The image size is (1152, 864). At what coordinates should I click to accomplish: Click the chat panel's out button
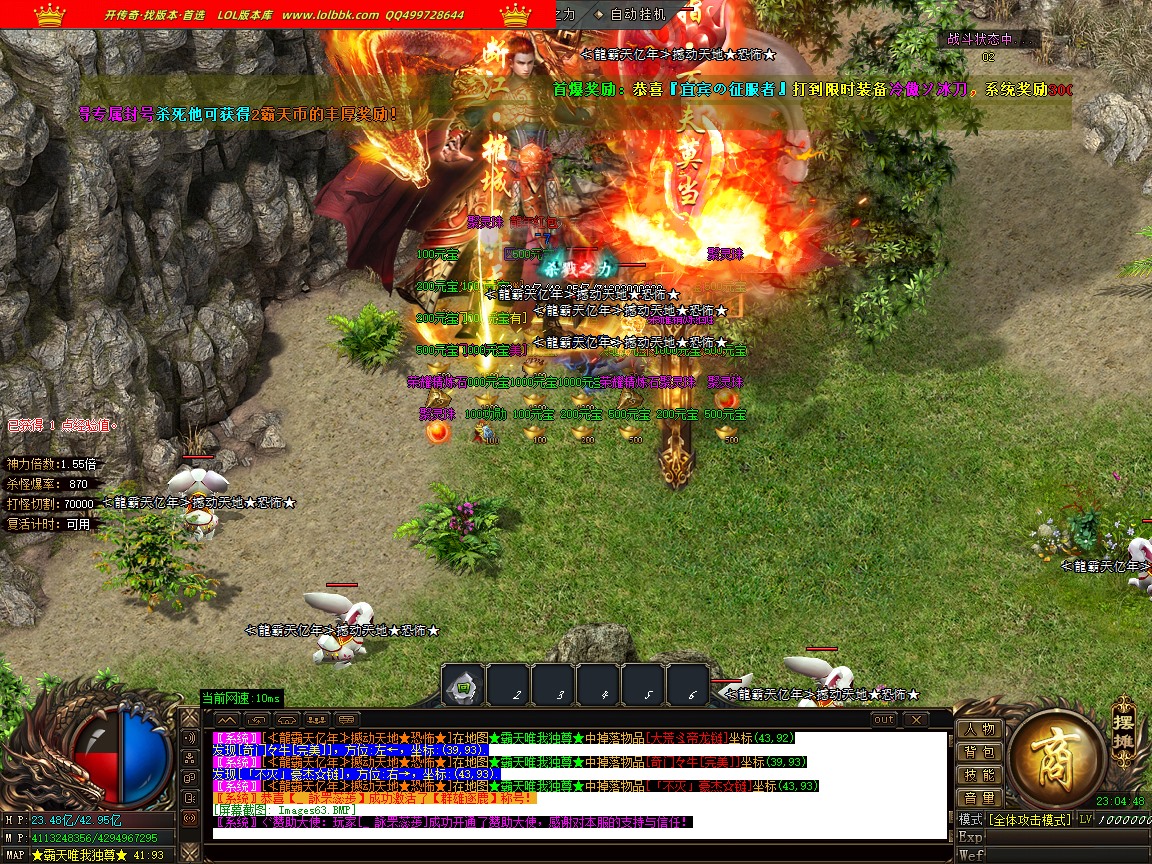[884, 719]
